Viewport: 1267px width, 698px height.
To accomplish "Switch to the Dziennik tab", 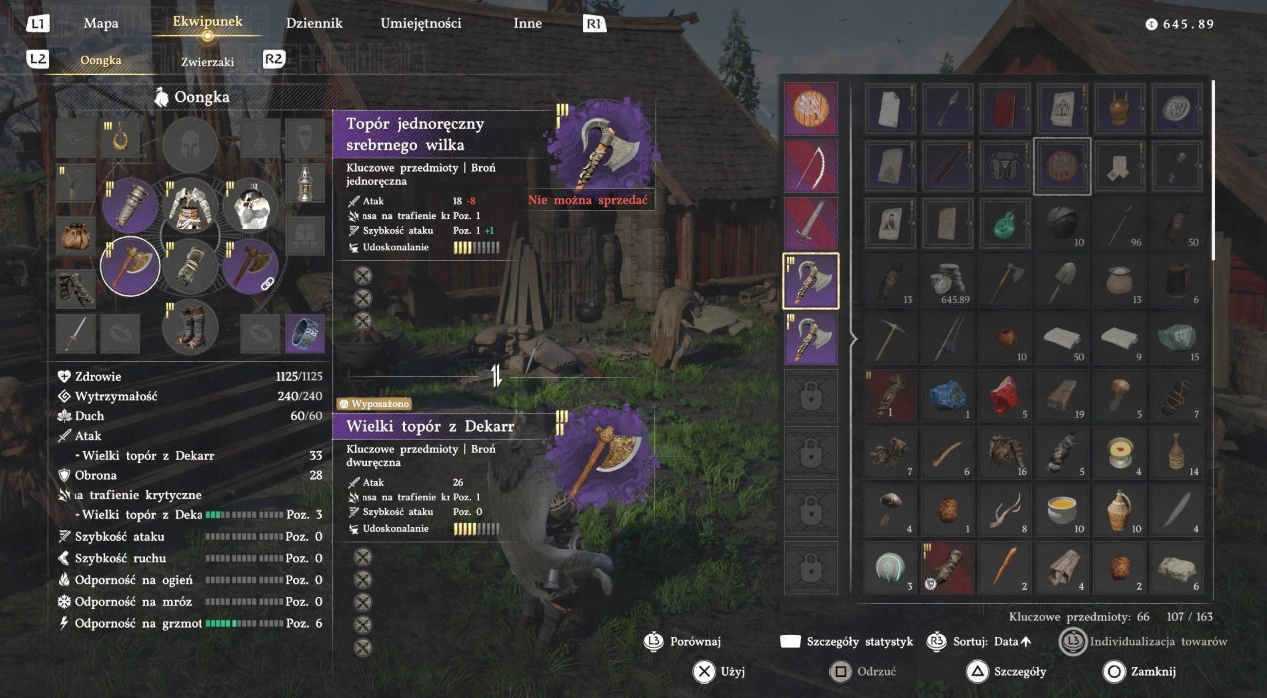I will 314,23.
